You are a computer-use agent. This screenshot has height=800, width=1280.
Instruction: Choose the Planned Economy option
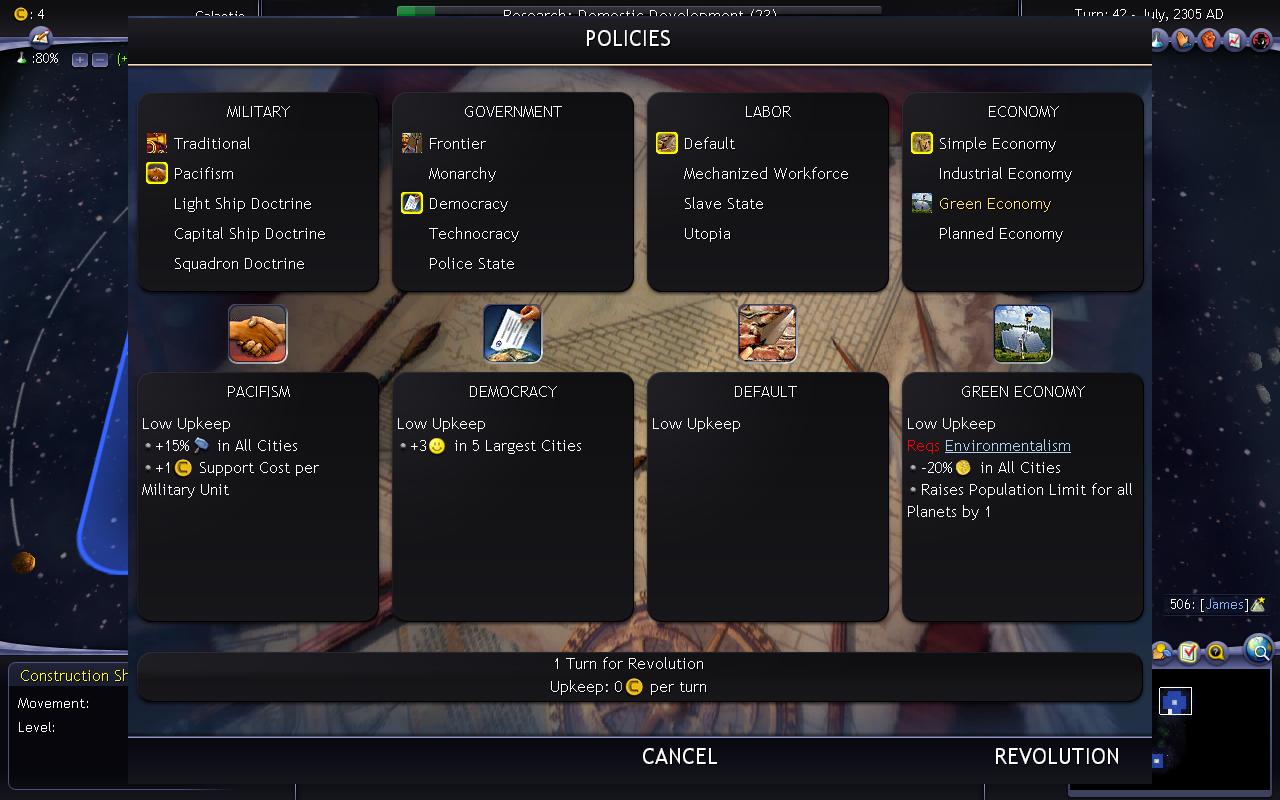point(1000,234)
